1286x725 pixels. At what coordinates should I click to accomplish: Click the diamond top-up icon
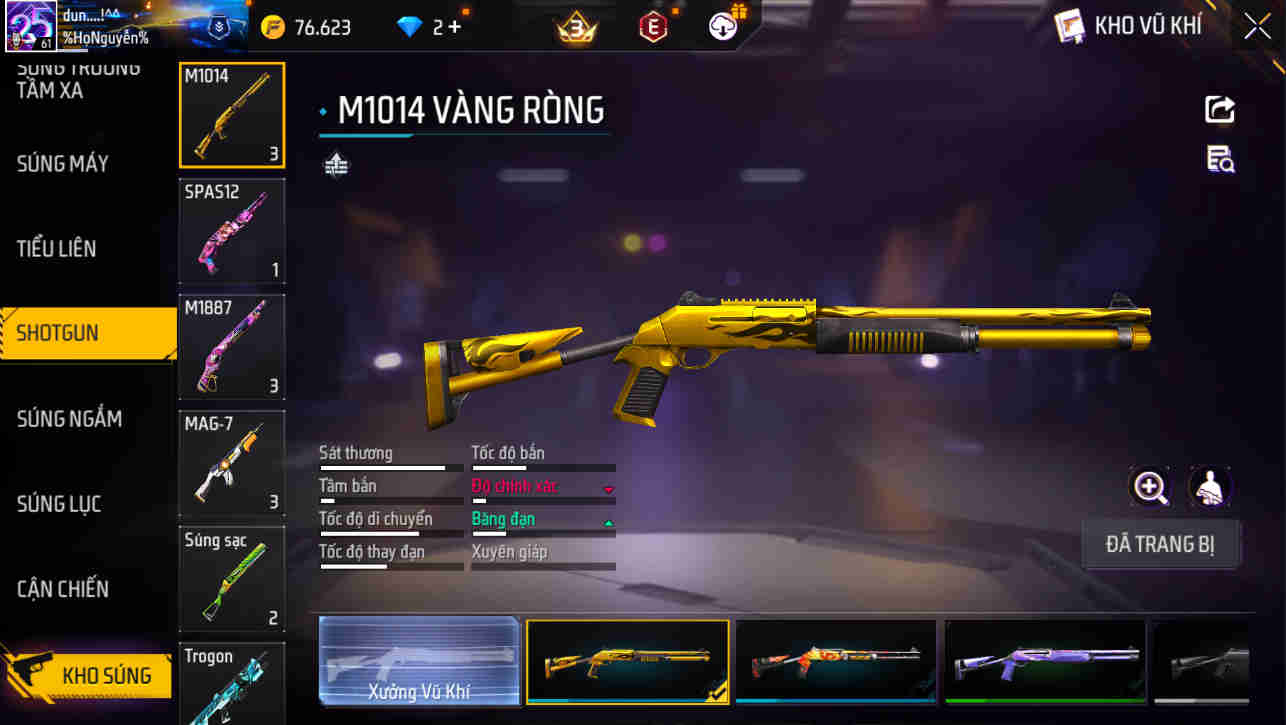[x=410, y=27]
